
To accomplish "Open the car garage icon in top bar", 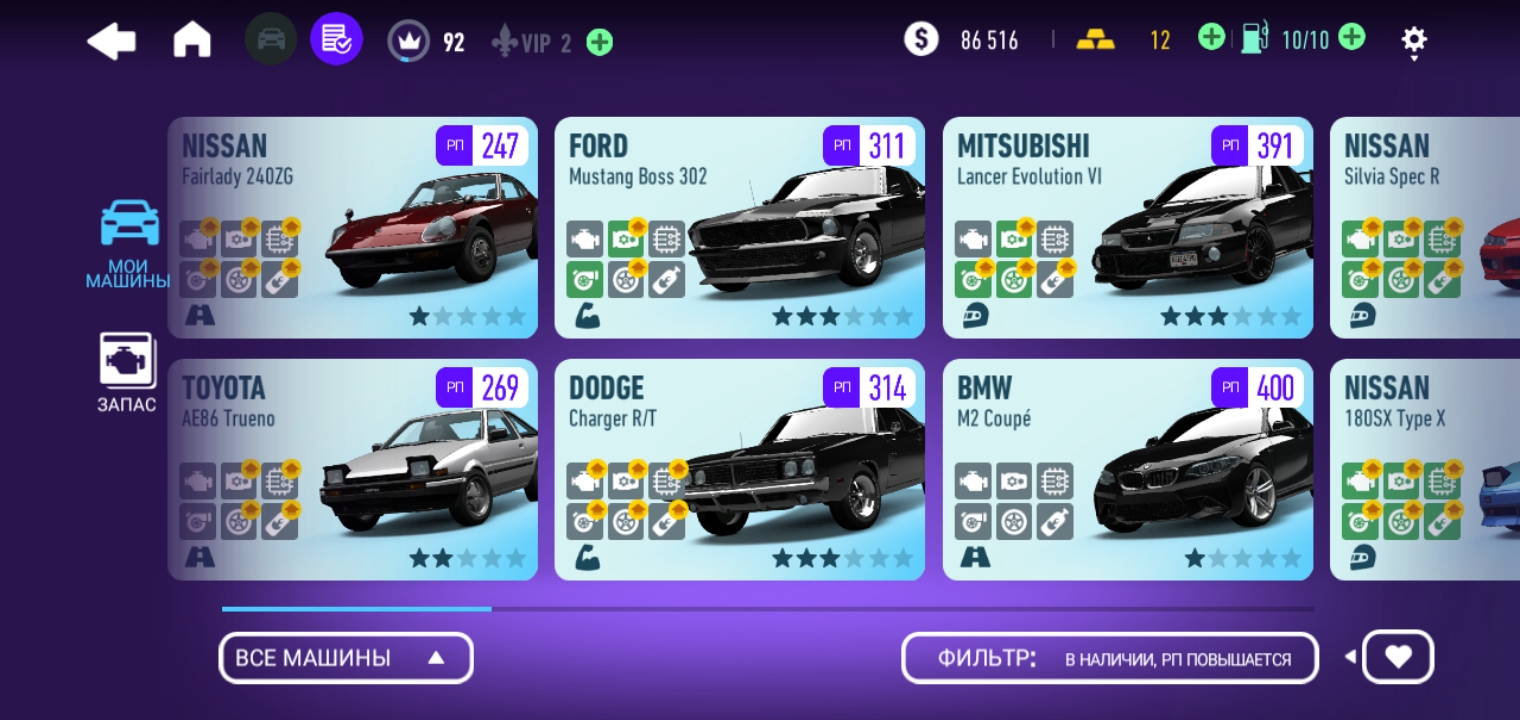I will click(270, 40).
